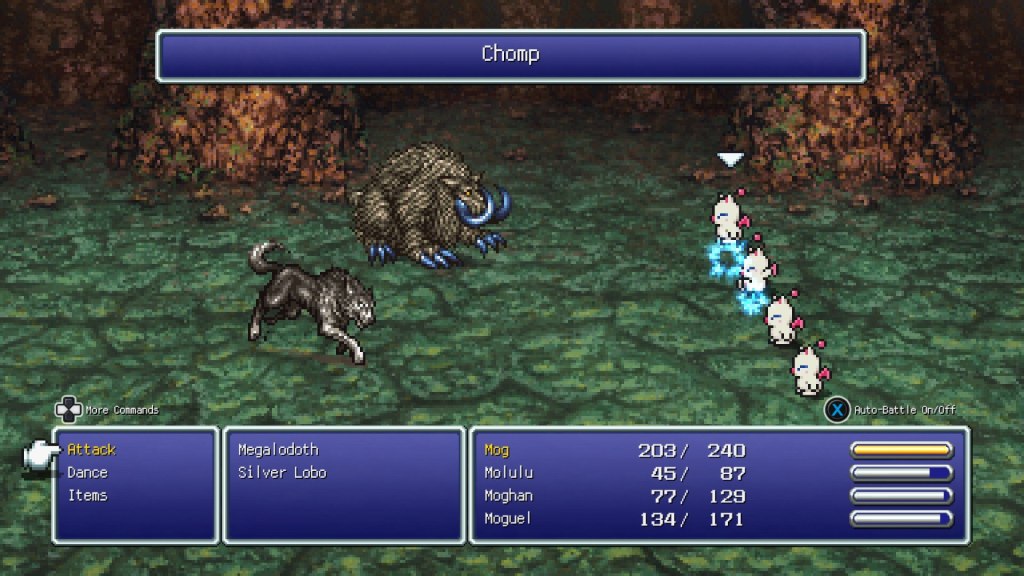Image resolution: width=1024 pixels, height=576 pixels.
Task: Select Mog in the party list
Action: coord(496,450)
